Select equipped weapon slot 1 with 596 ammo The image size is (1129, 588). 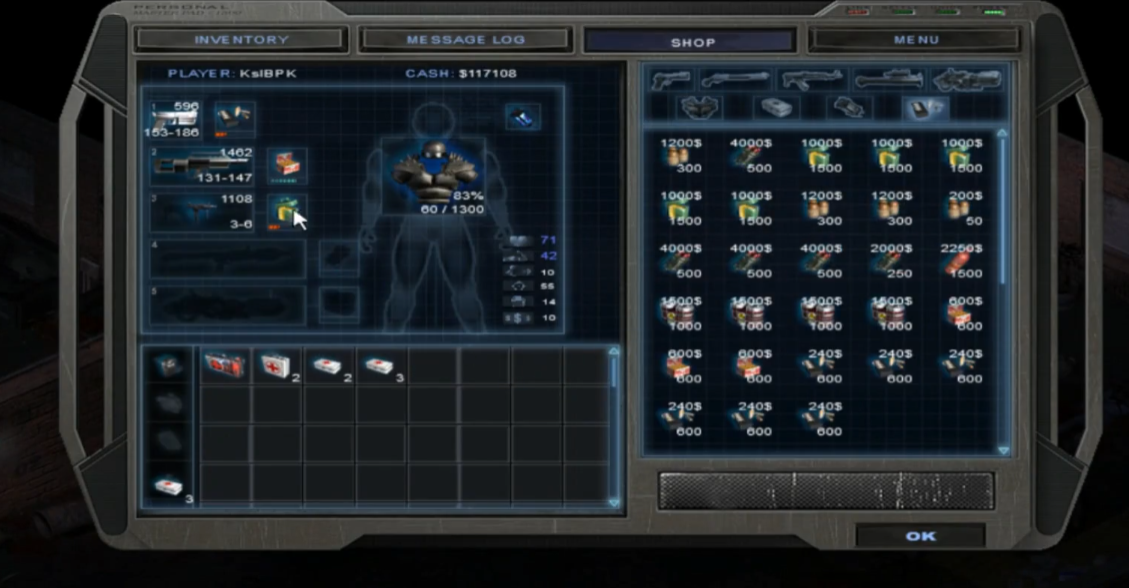point(175,119)
